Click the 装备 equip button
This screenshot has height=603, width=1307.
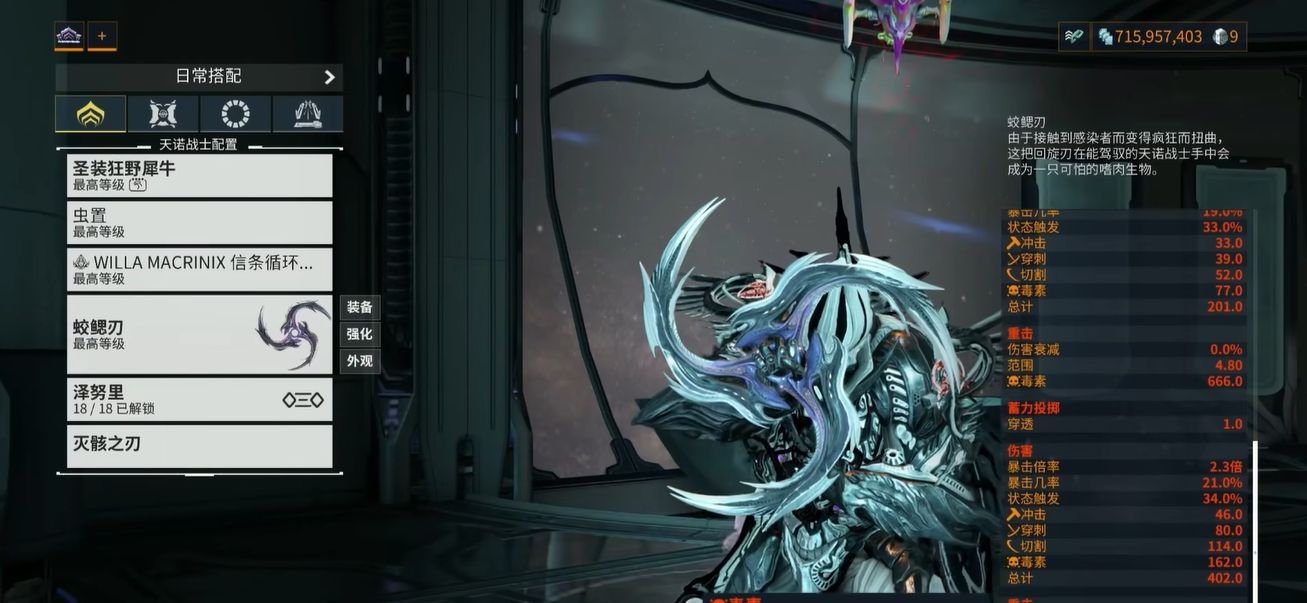(x=359, y=307)
